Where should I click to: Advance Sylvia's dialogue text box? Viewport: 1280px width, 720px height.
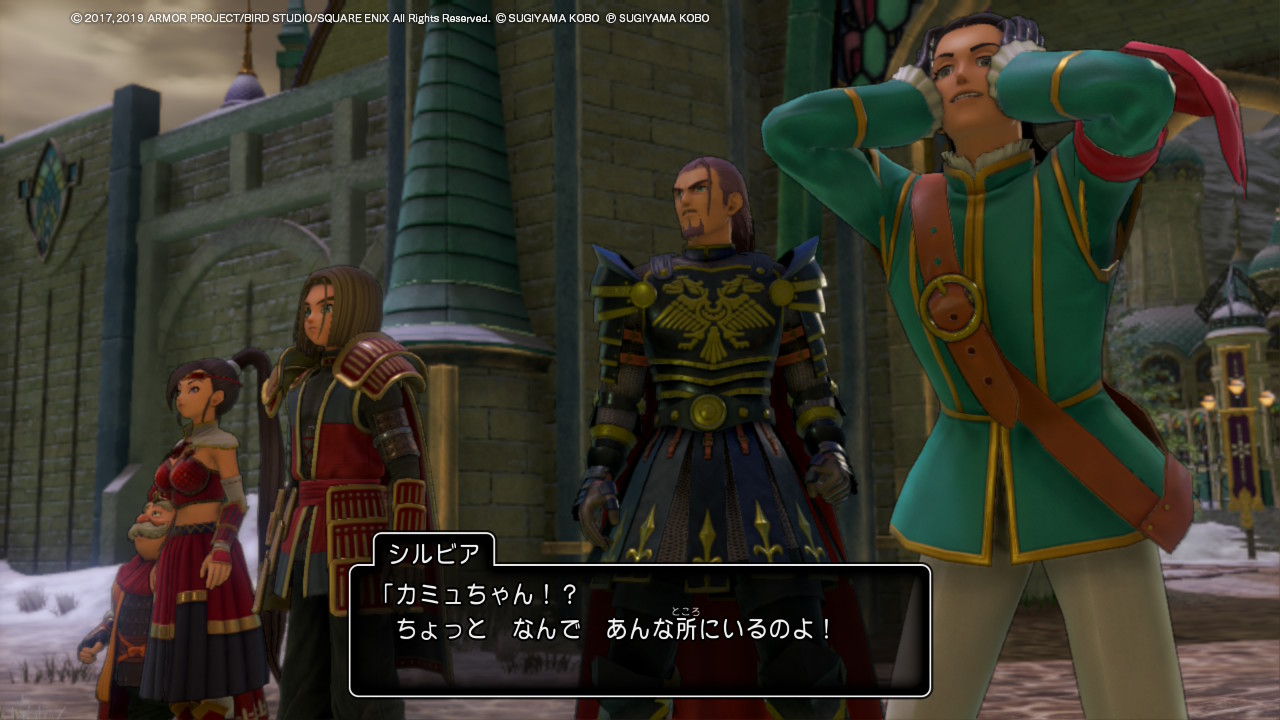pos(640,630)
